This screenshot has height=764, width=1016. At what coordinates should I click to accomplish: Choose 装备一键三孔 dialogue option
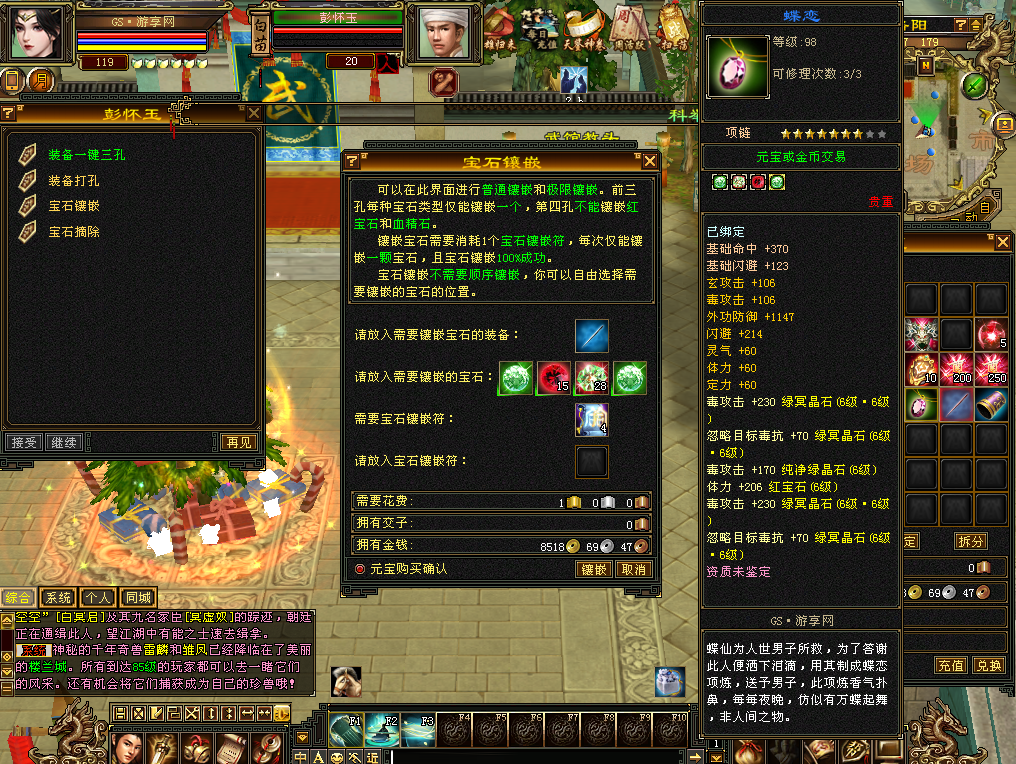click(x=88, y=155)
